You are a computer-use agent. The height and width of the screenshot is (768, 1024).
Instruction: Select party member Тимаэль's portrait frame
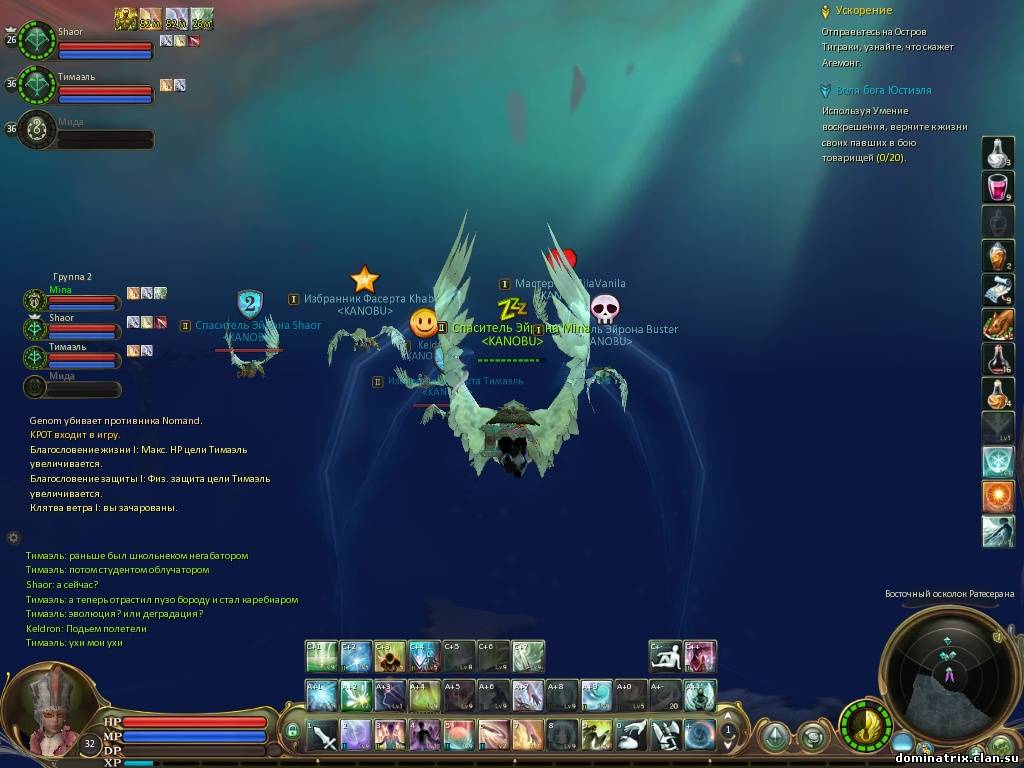click(38, 87)
